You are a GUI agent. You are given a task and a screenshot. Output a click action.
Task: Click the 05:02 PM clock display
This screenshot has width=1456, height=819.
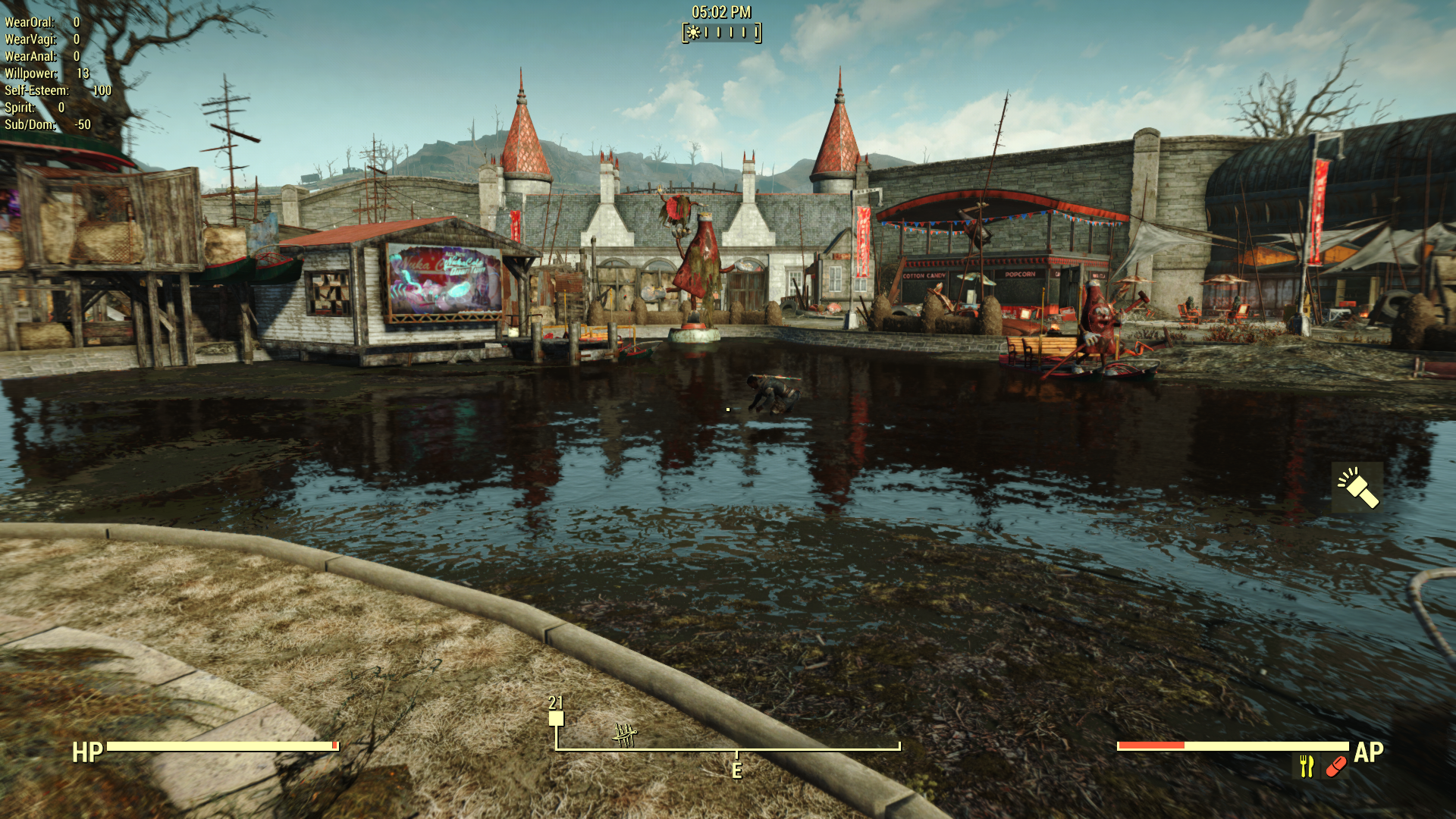click(x=720, y=11)
